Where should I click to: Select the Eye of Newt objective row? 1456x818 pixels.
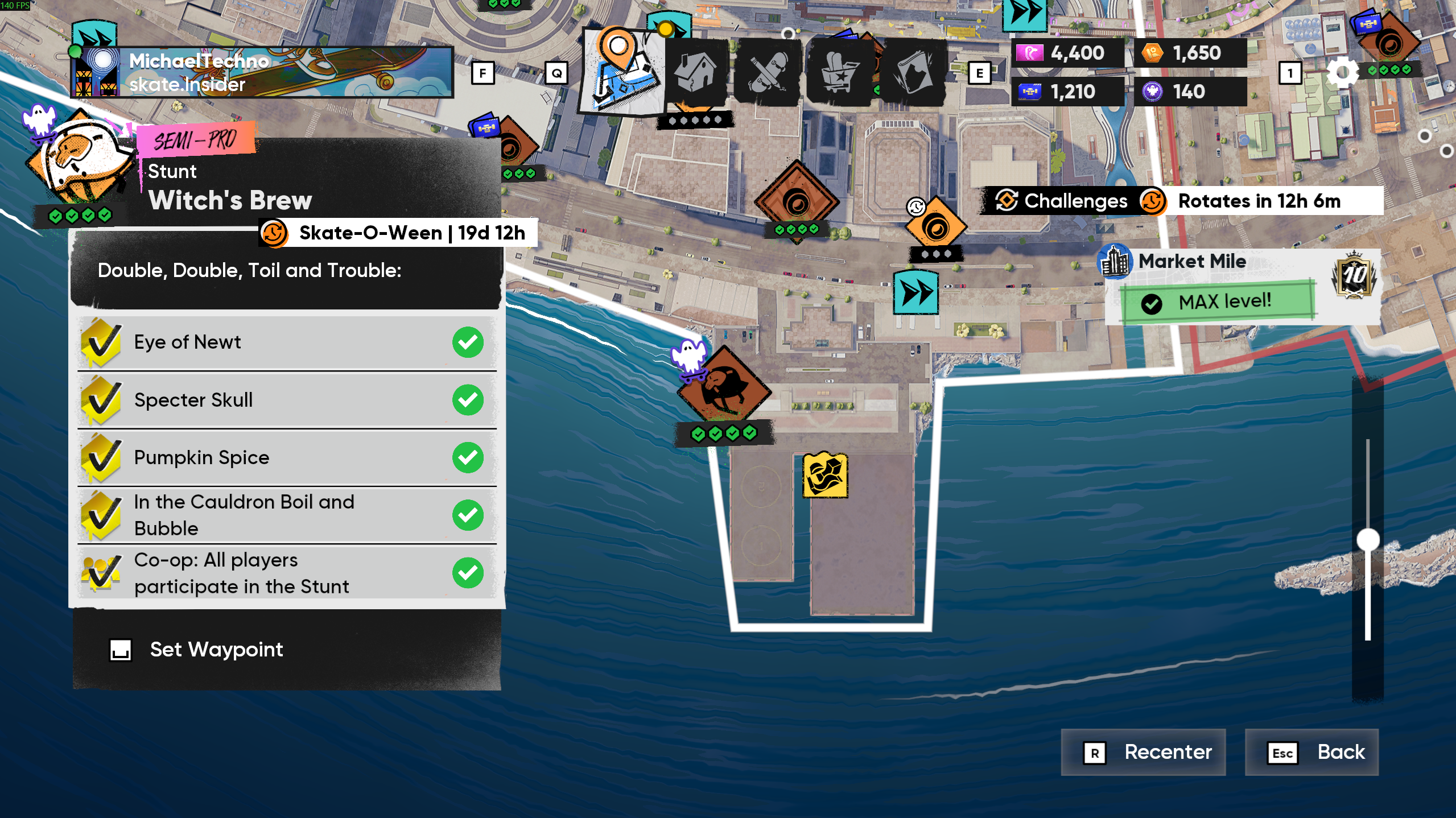[287, 342]
